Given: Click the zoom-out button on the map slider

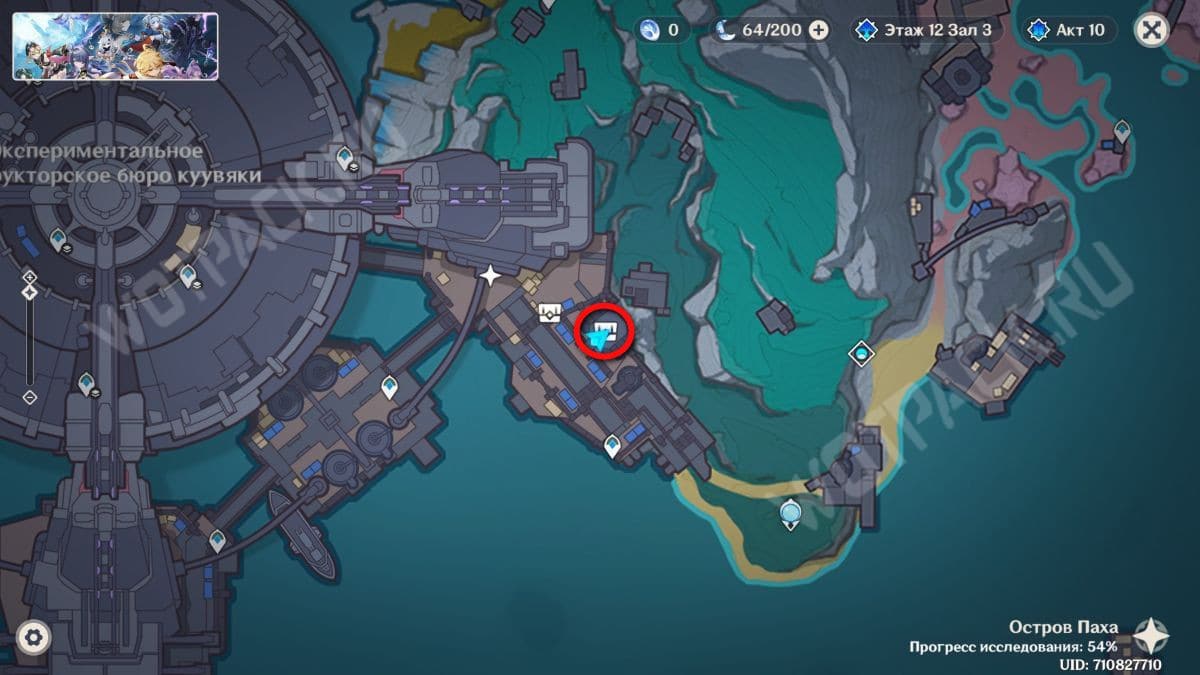Looking at the screenshot, I should click(x=30, y=397).
